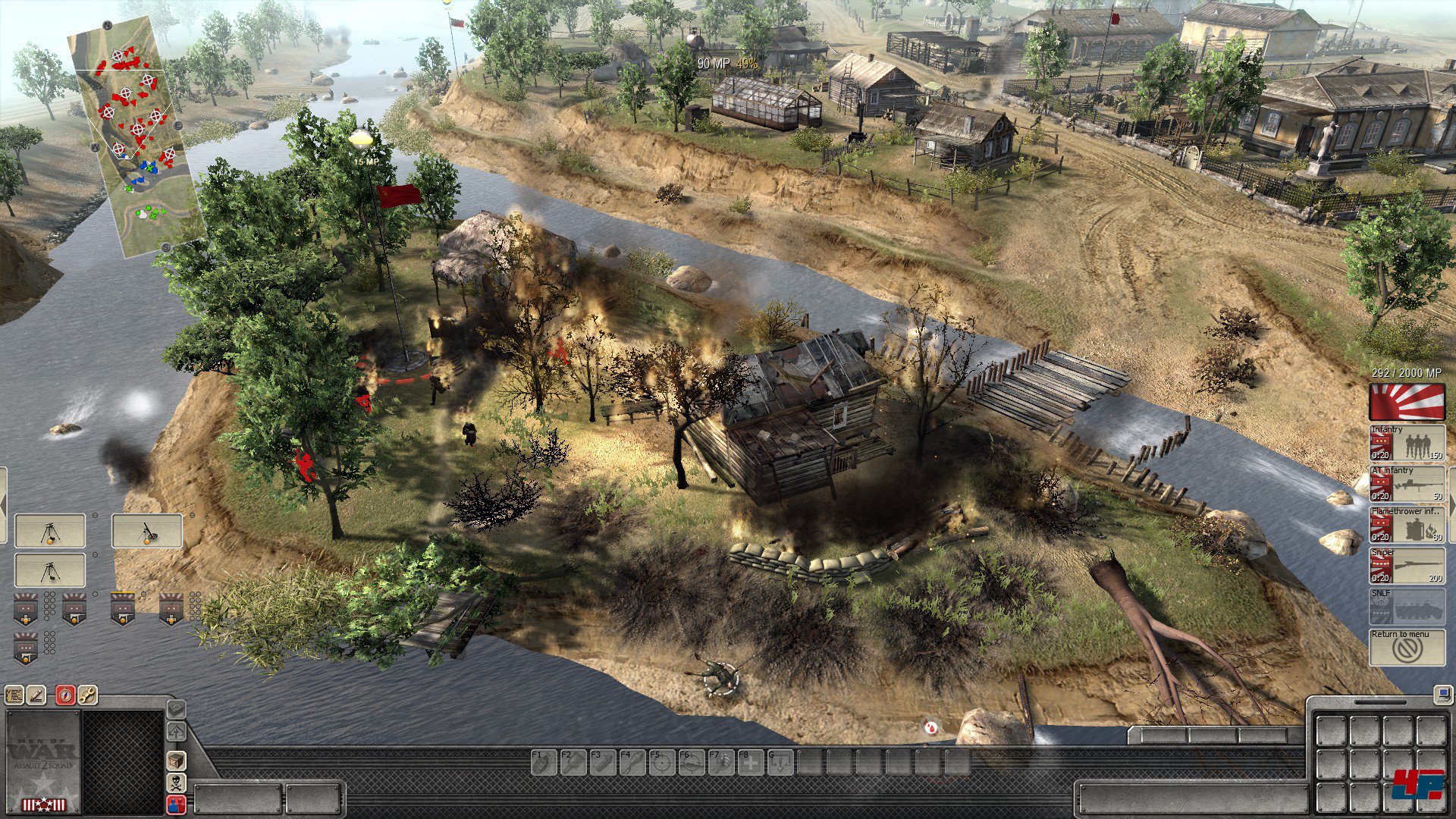Open the objectives list icon

(x=14, y=695)
